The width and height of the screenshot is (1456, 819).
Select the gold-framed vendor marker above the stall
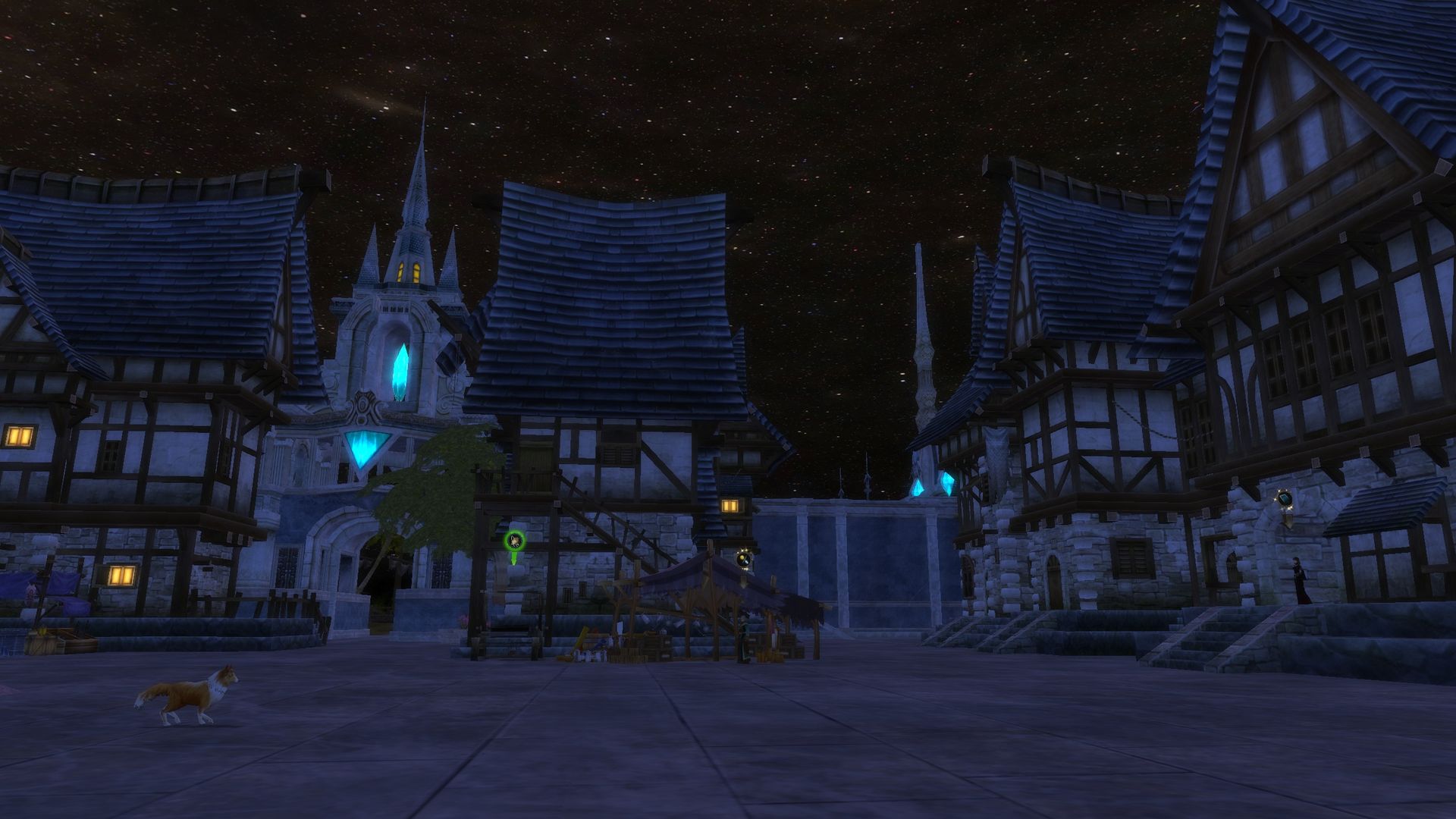[745, 560]
